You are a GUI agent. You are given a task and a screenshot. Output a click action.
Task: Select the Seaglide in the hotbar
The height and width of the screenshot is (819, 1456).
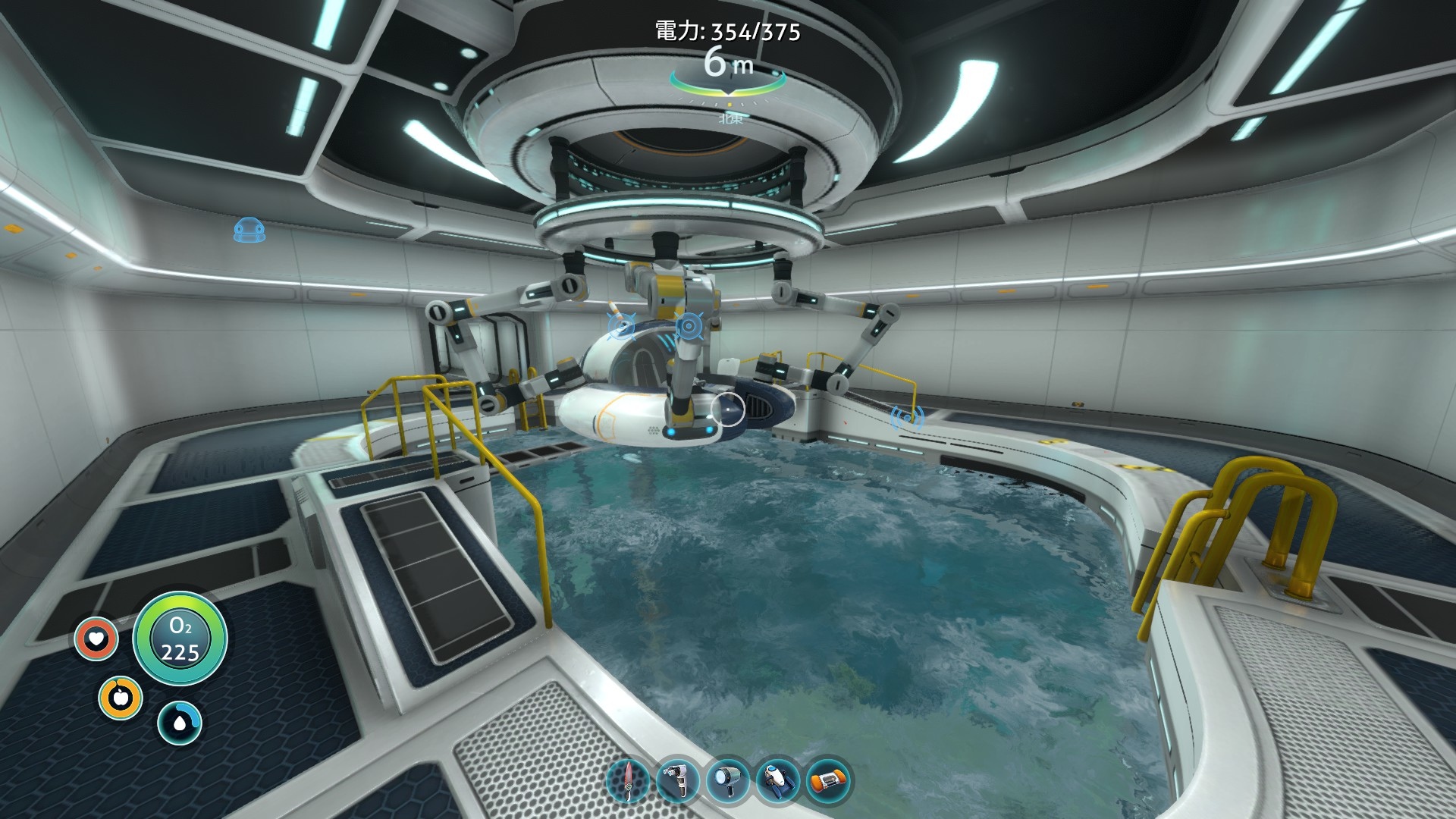(777, 780)
